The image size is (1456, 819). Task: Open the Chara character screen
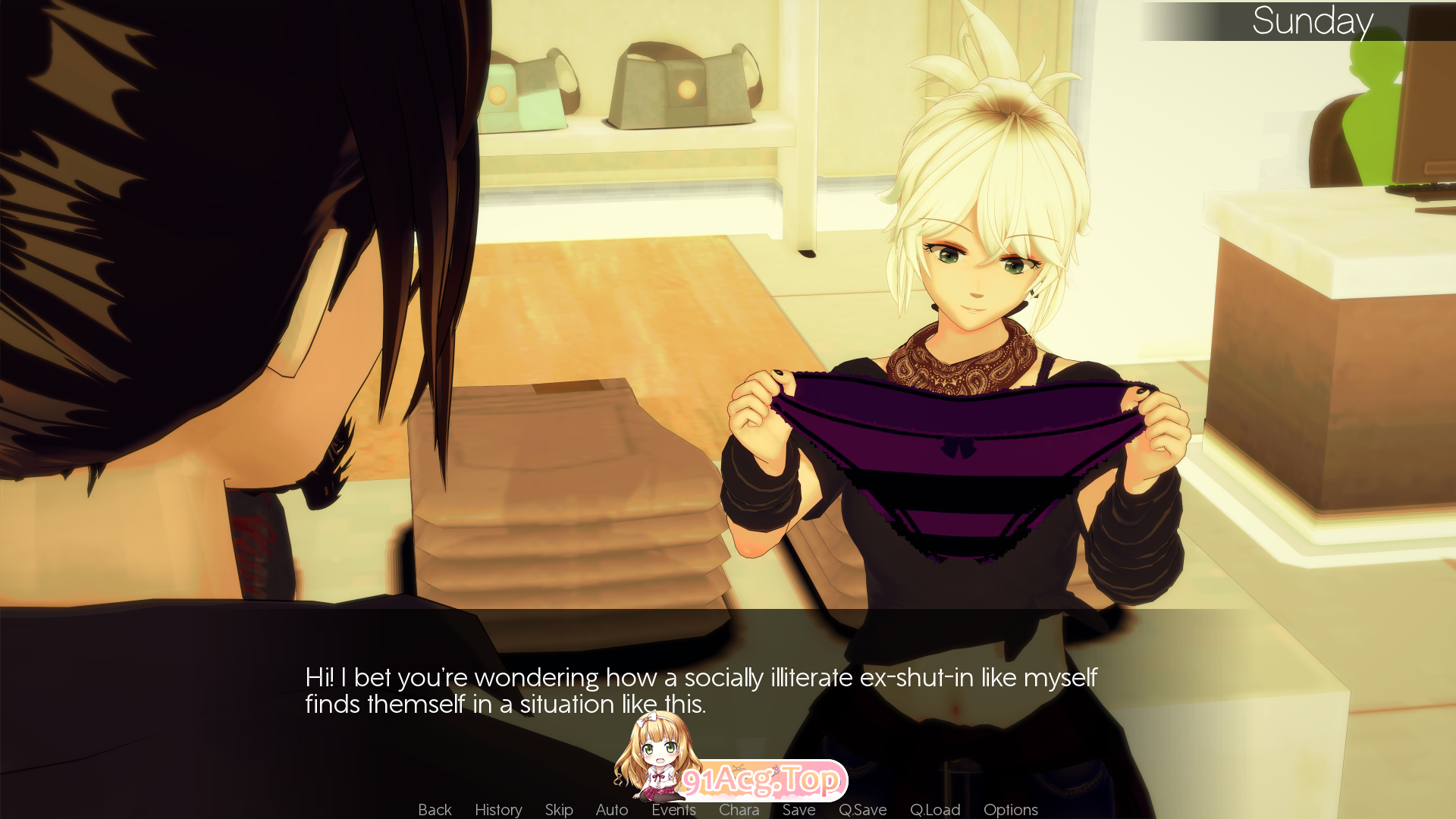[x=739, y=809]
